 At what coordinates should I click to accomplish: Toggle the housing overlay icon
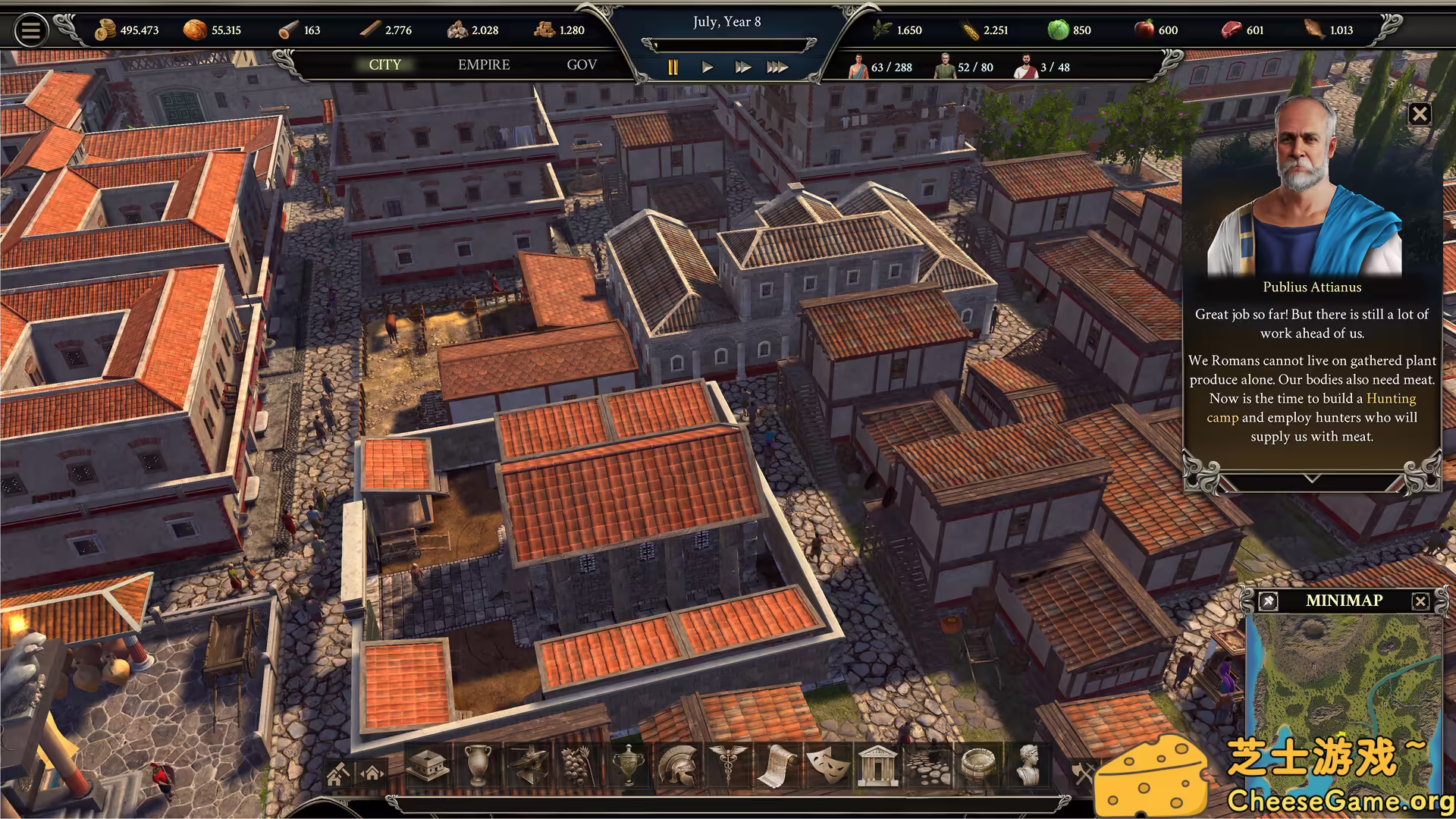click(373, 773)
